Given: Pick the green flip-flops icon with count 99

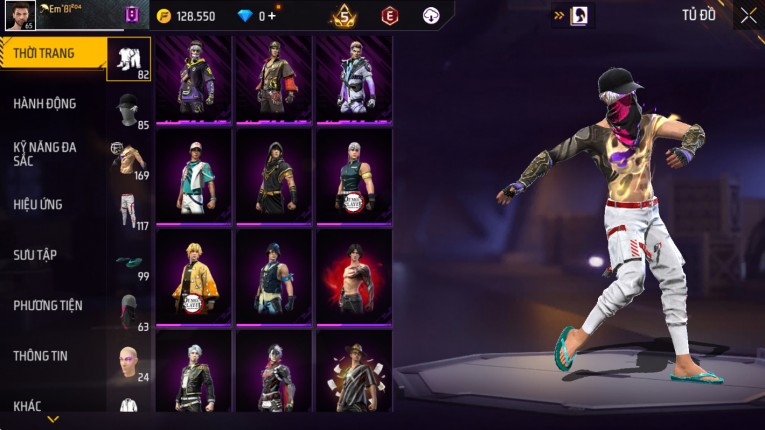Looking at the screenshot, I should [127, 261].
